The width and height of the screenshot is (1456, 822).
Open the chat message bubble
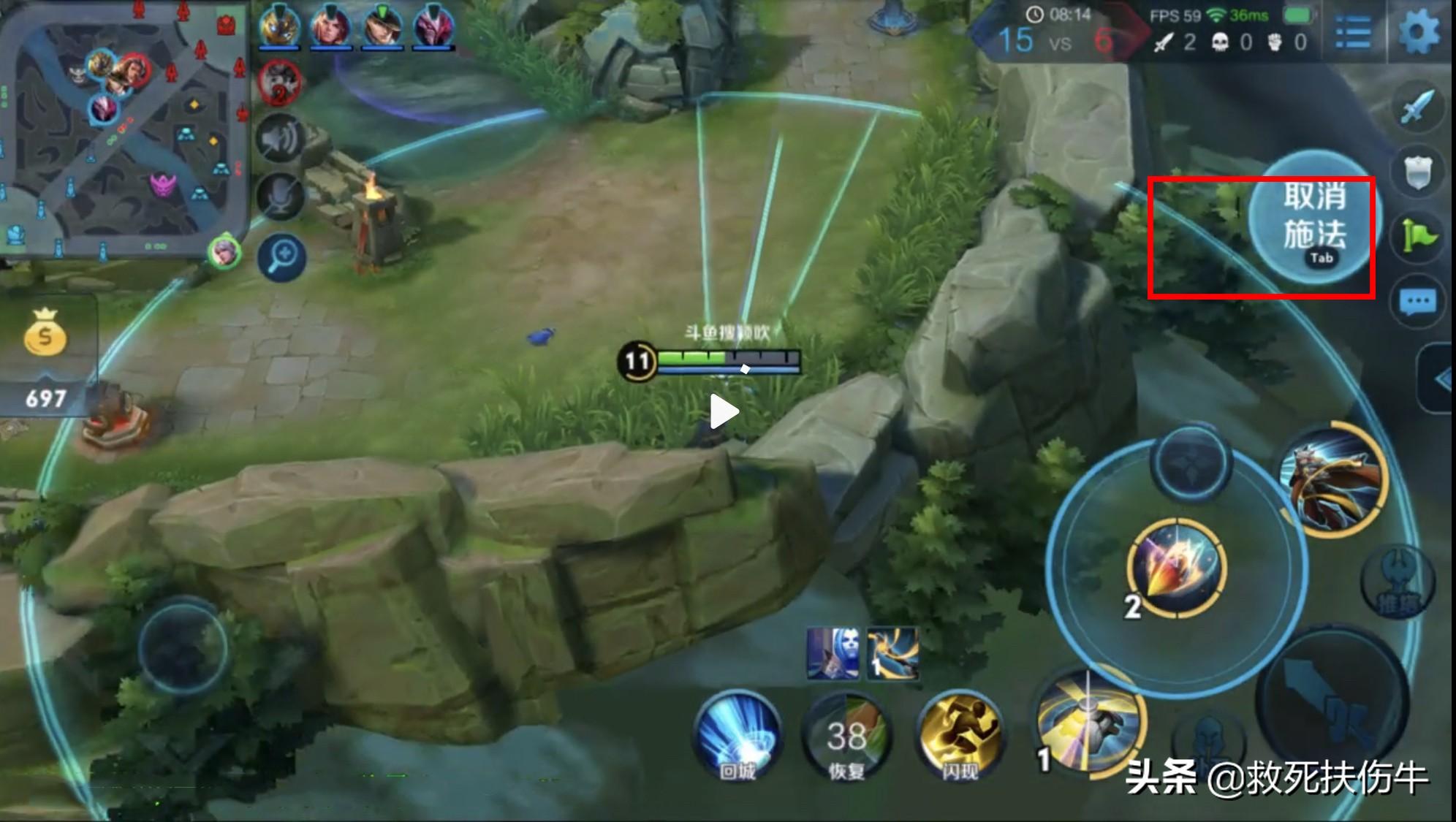tap(1418, 301)
